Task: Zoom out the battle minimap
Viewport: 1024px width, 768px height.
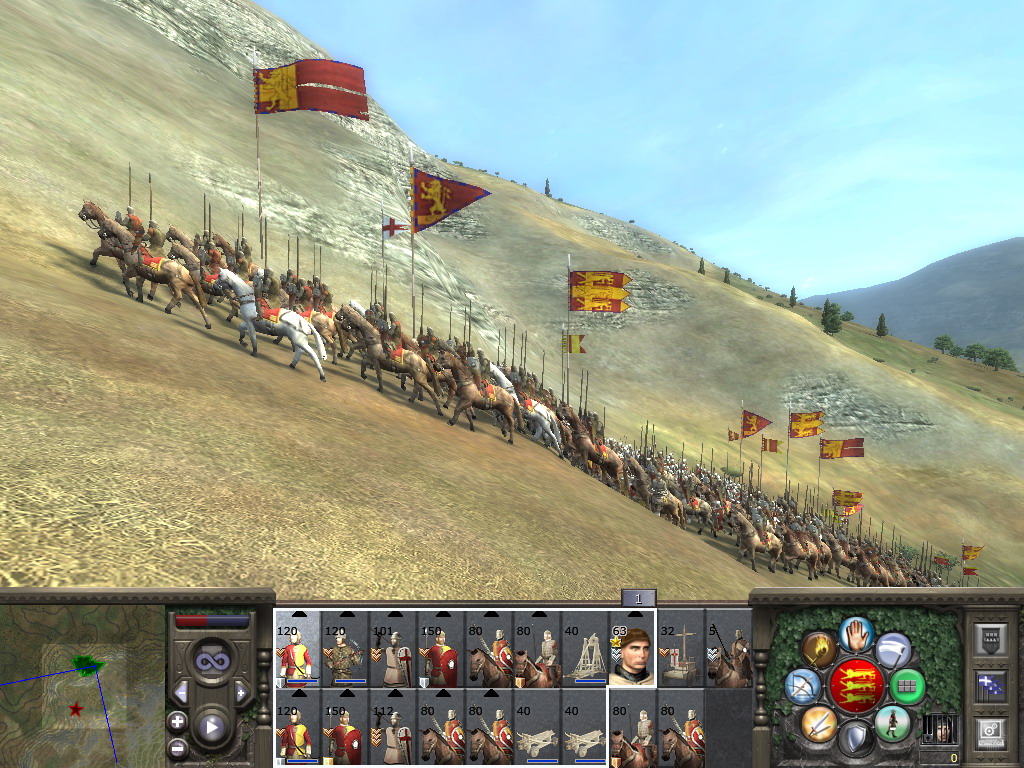Action: pyautogui.click(x=177, y=747)
